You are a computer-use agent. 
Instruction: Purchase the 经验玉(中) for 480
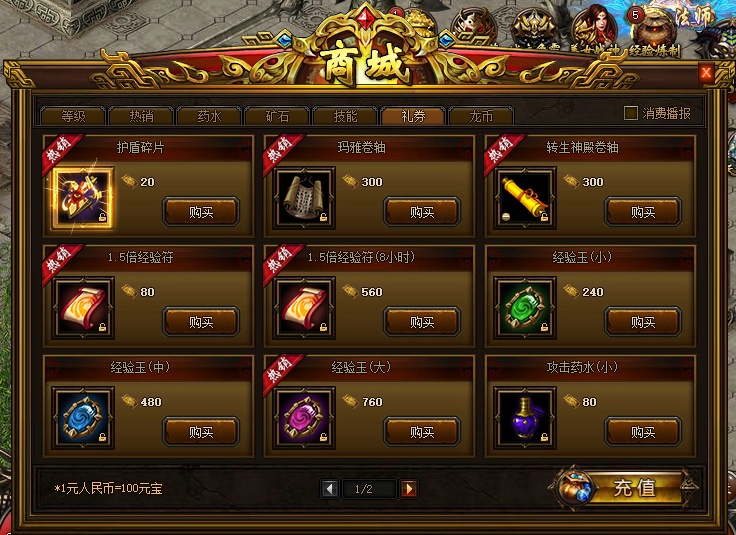[x=201, y=432]
